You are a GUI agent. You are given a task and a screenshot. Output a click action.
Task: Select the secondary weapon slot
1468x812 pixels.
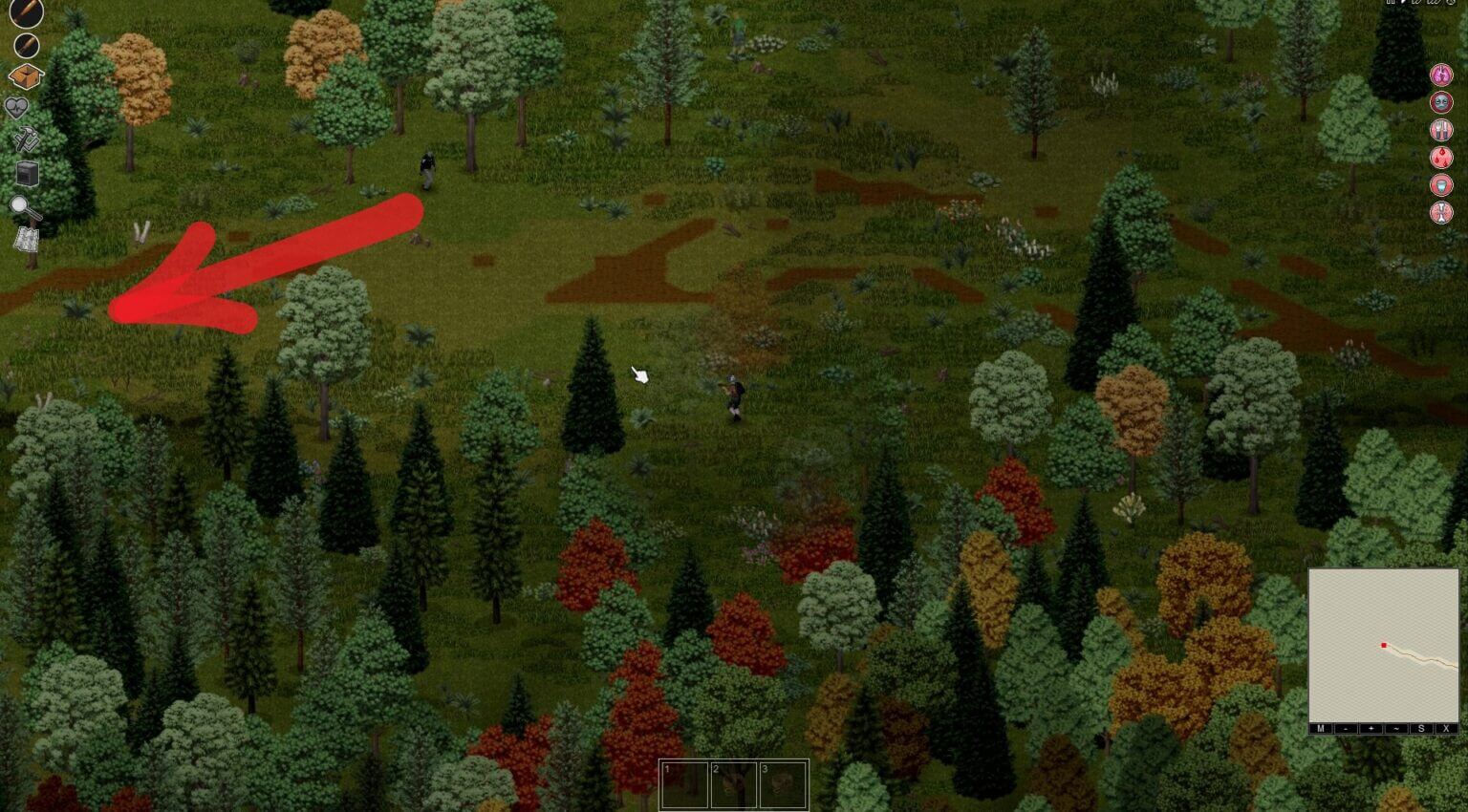click(26, 45)
